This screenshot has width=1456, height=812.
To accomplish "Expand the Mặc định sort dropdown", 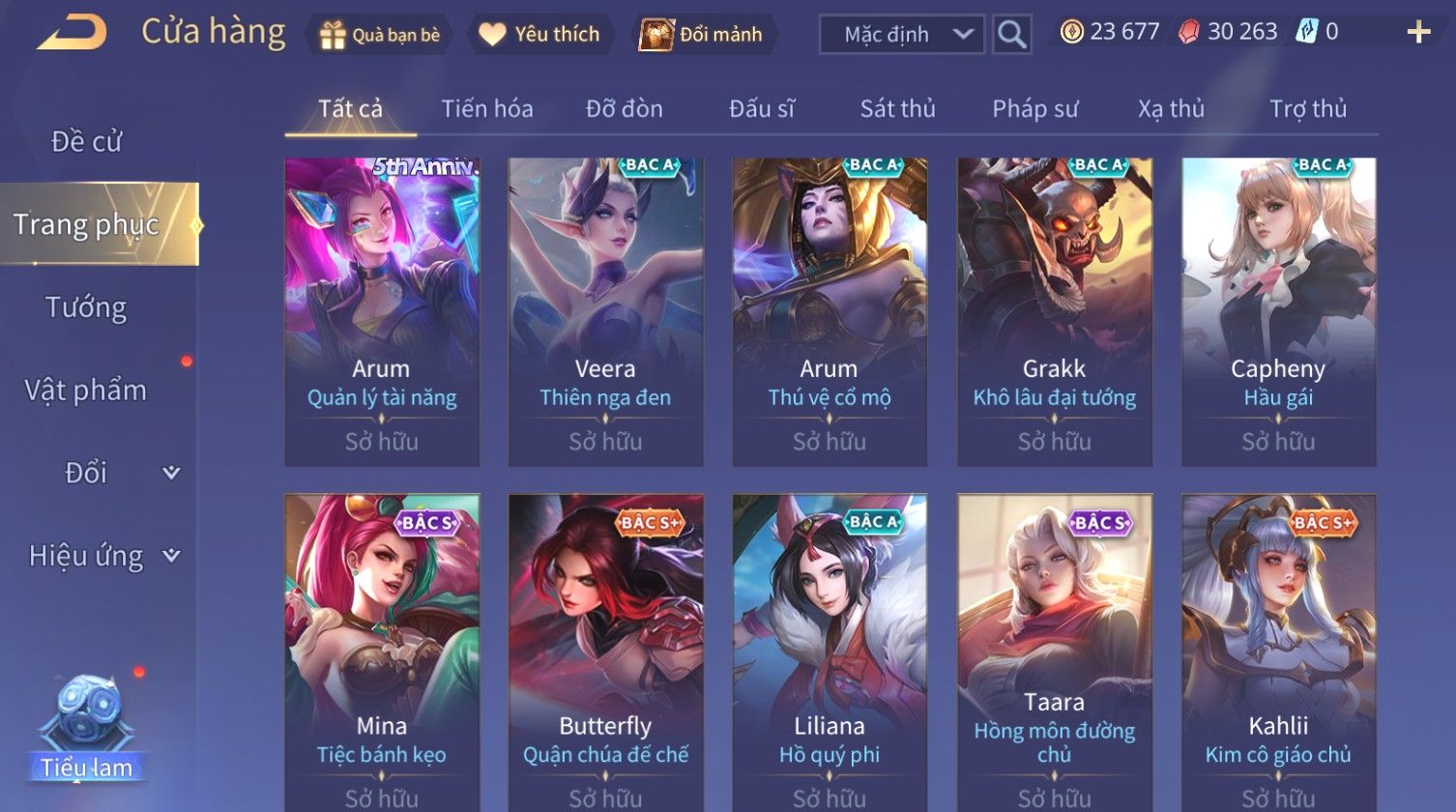I will tap(901, 35).
